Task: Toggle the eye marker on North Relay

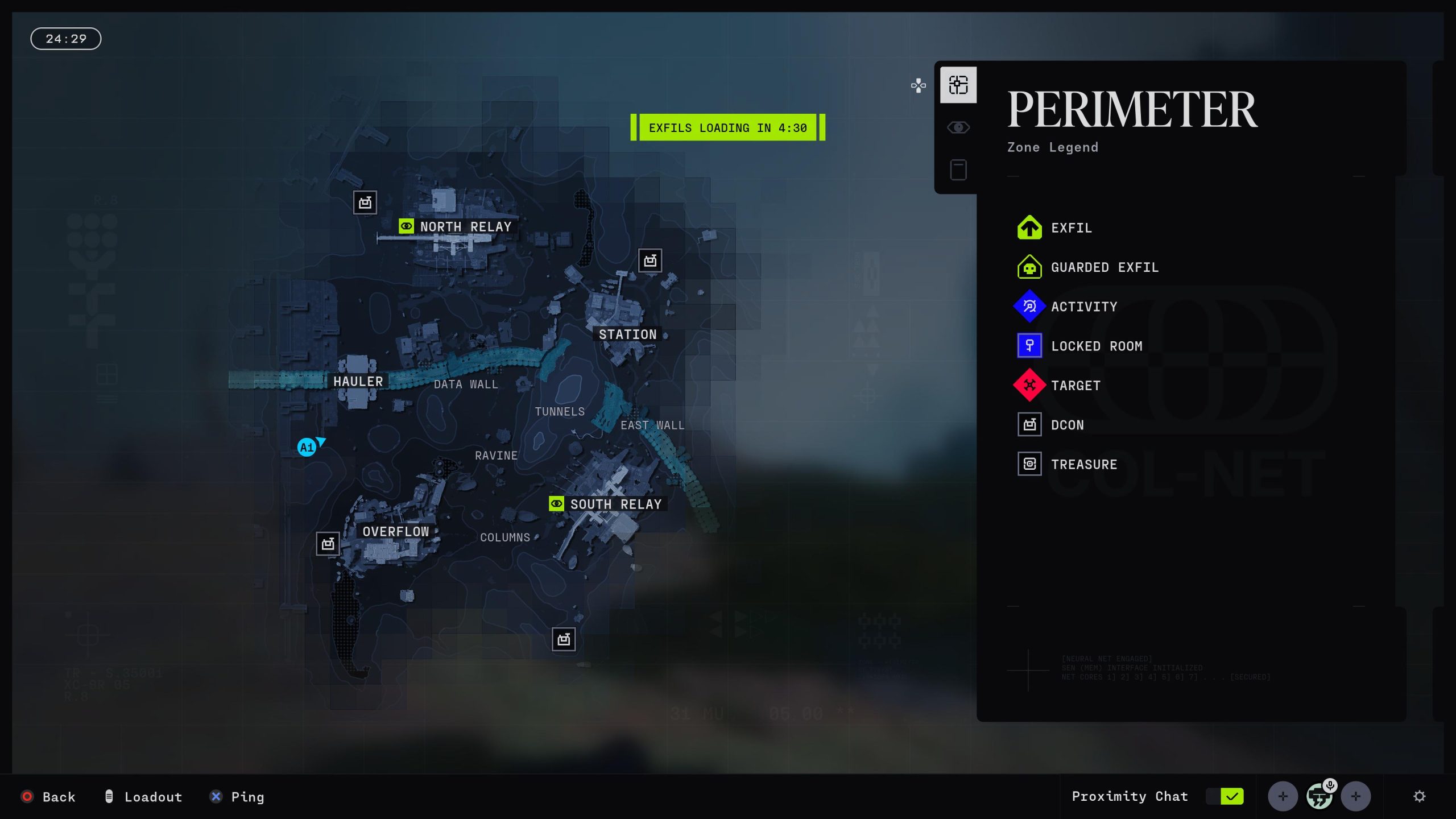Action: (x=406, y=226)
